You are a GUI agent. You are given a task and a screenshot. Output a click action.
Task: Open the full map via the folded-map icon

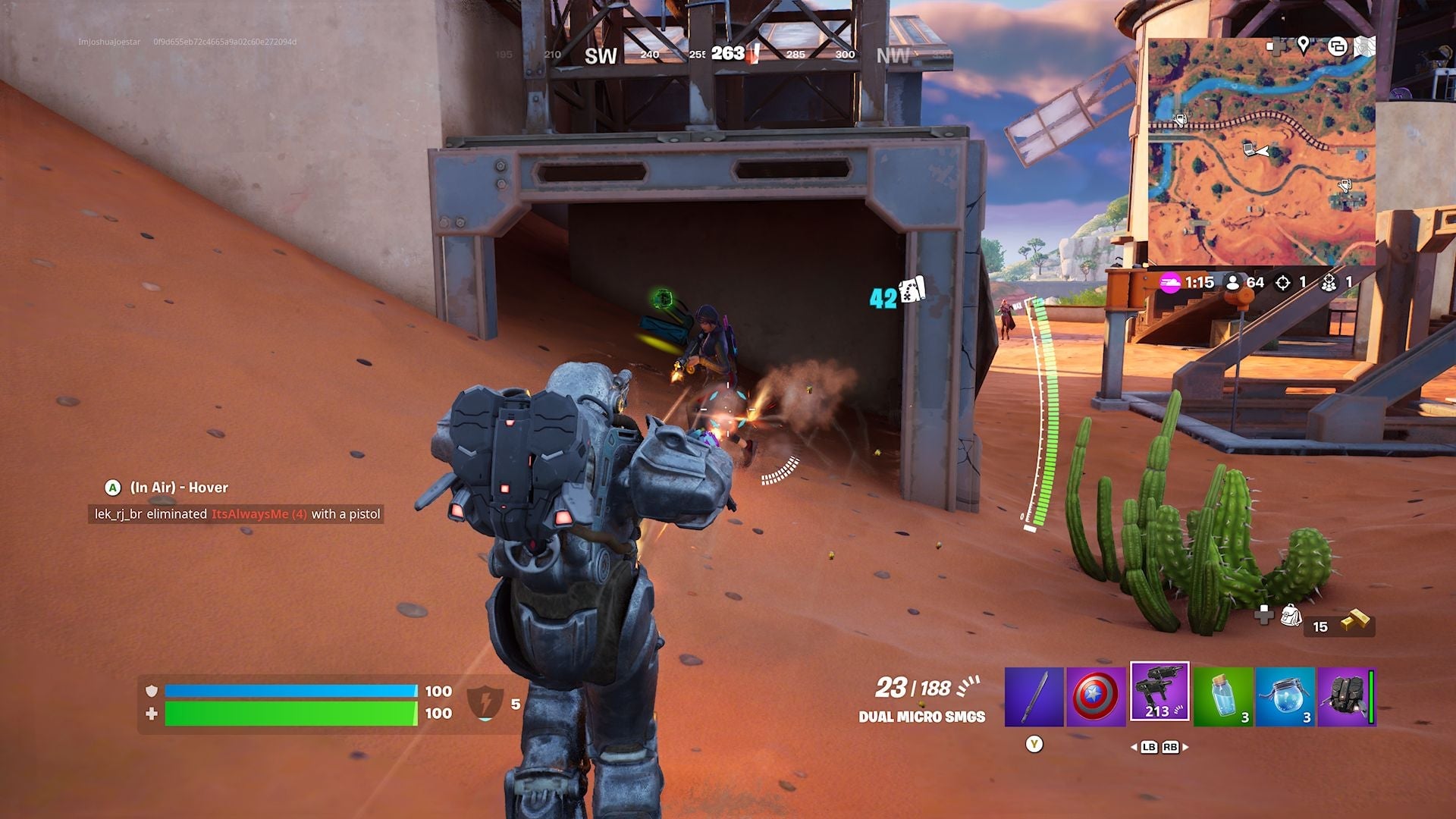[x=1363, y=47]
